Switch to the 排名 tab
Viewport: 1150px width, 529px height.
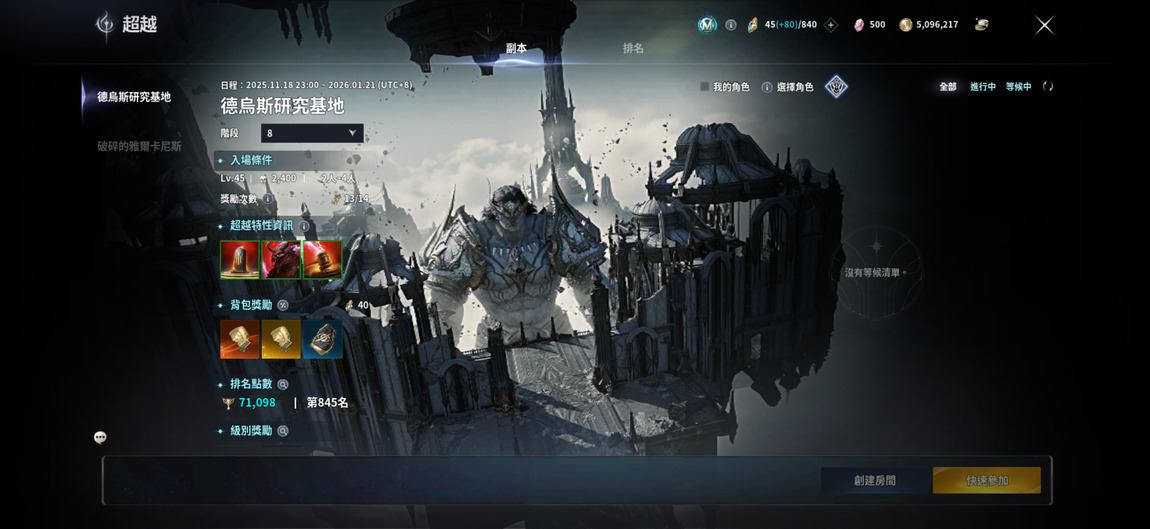tap(633, 48)
